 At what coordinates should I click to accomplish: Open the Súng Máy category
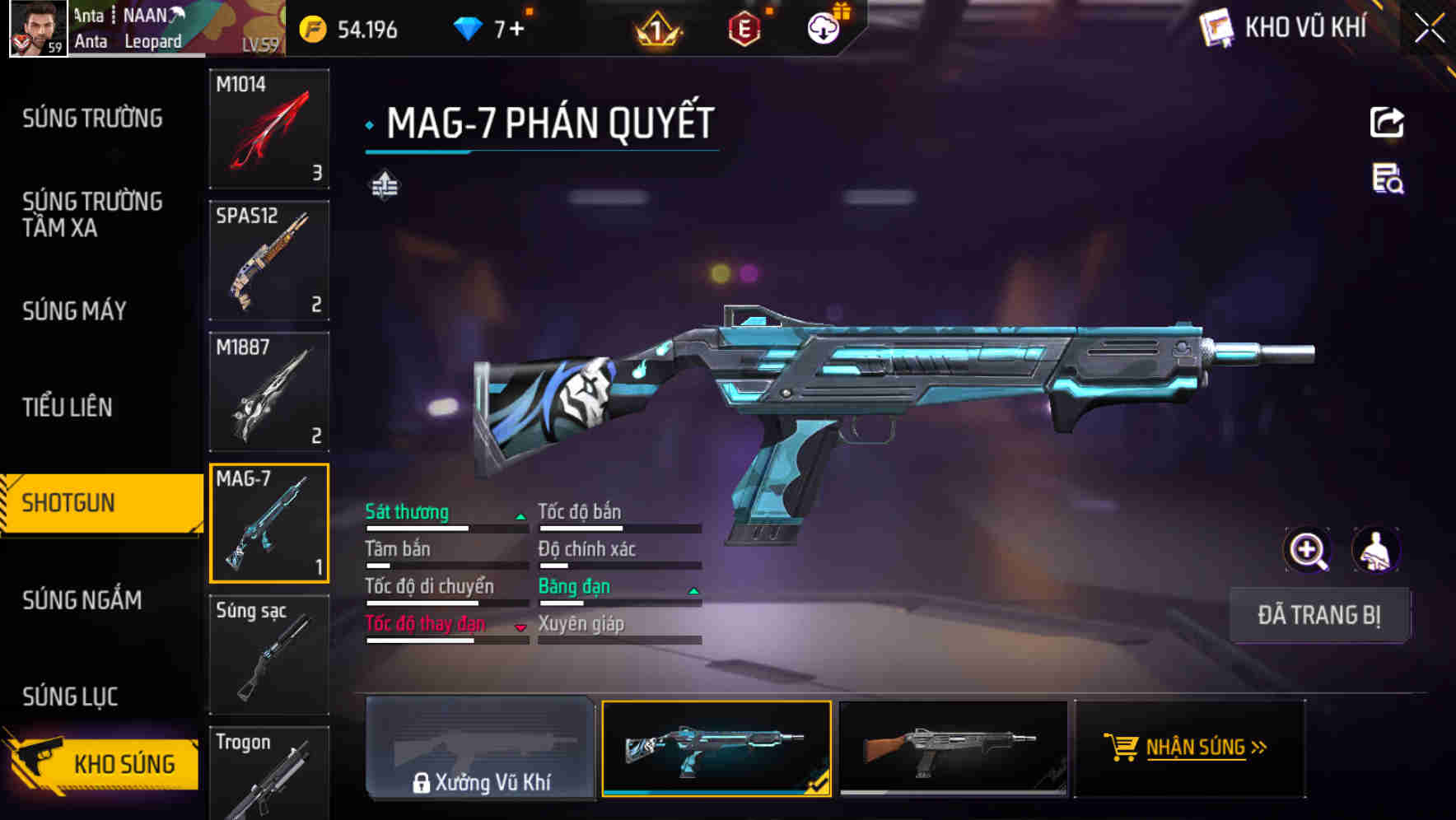tap(74, 311)
